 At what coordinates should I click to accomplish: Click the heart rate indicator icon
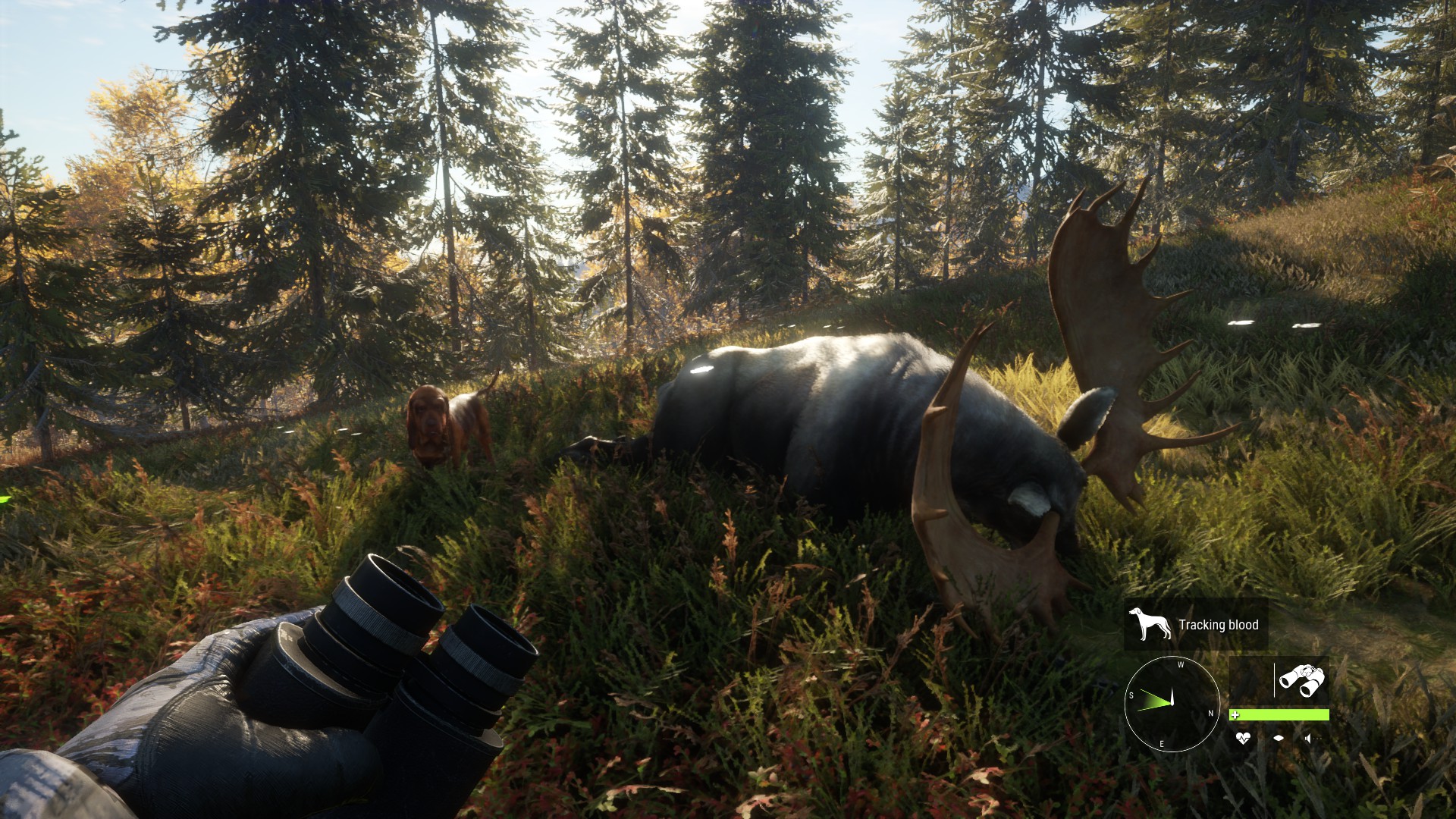pos(1242,738)
